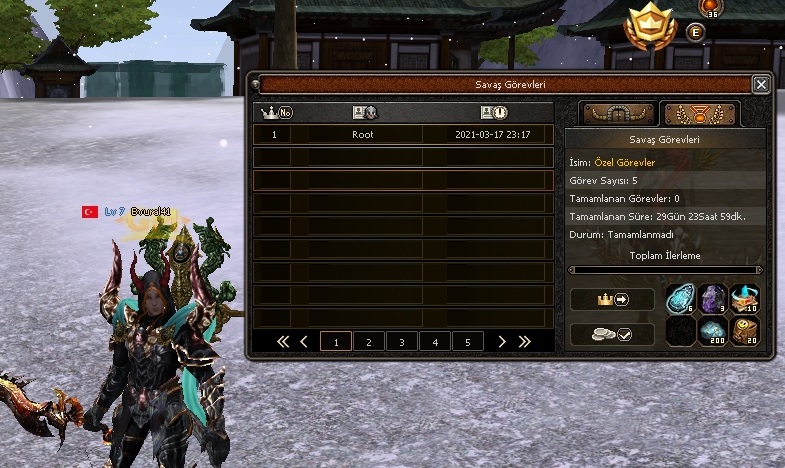Click the crown with arrow button
This screenshot has width=785, height=468.
tap(612, 299)
